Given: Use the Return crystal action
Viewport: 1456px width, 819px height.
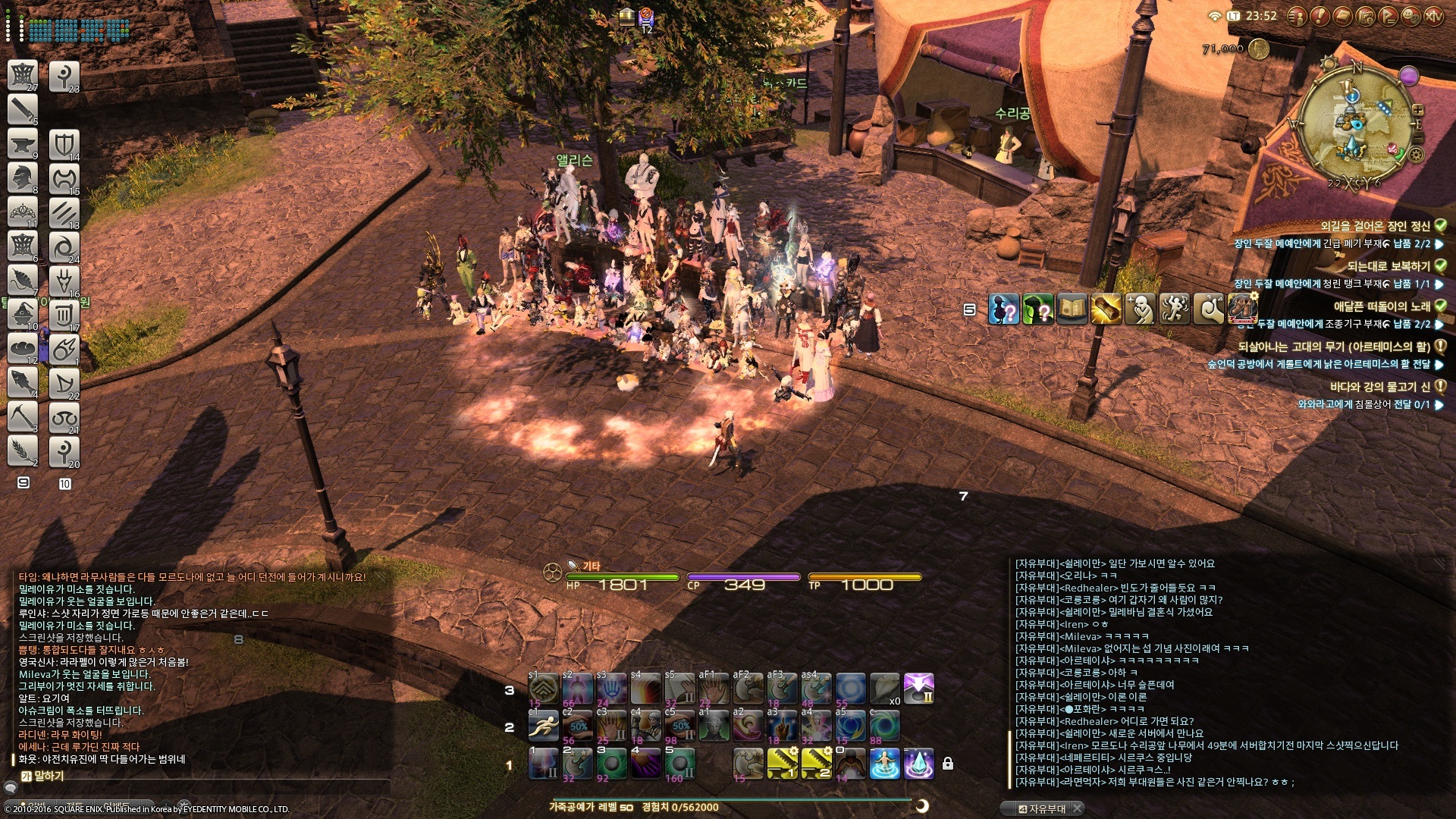Looking at the screenshot, I should click(x=918, y=763).
